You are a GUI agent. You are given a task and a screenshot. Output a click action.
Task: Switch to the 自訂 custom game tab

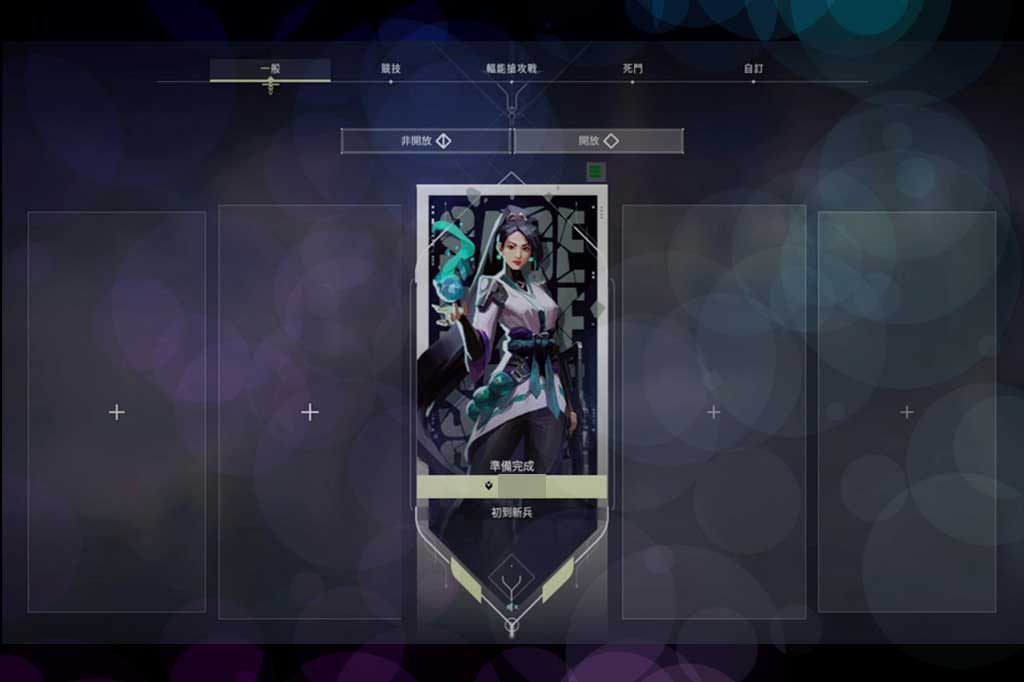click(753, 69)
